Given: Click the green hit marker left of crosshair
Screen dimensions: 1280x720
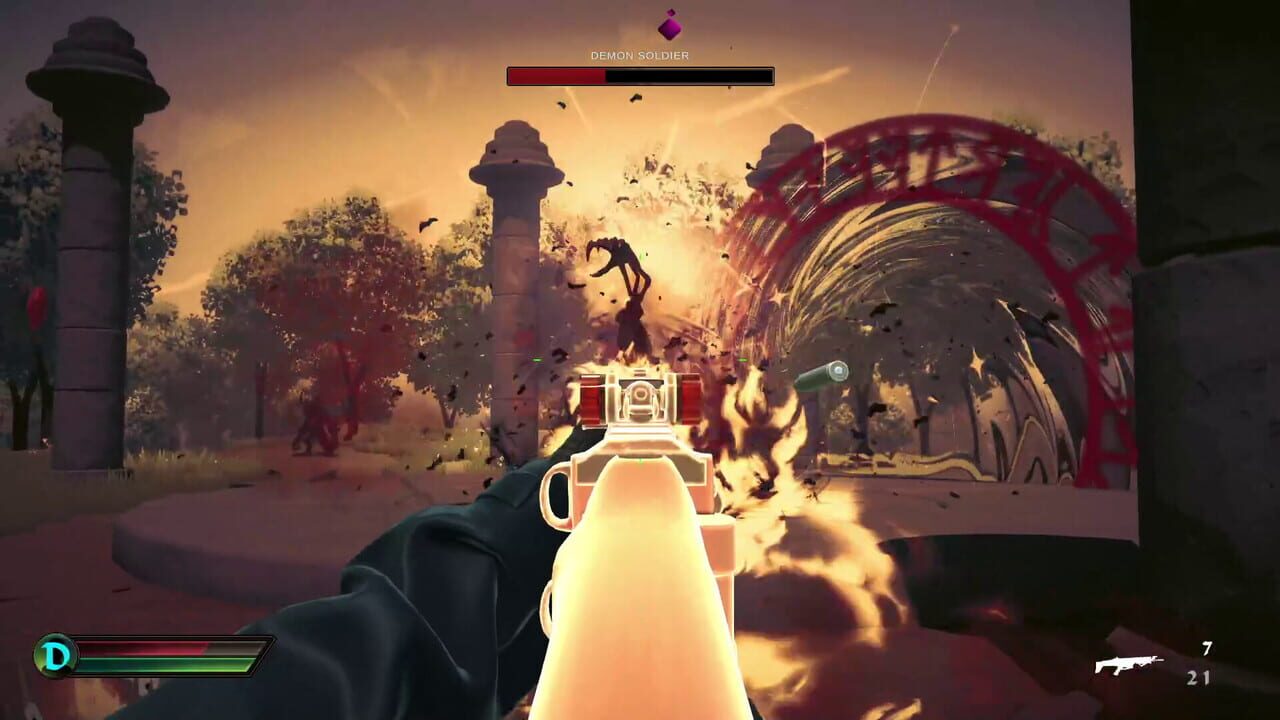Looking at the screenshot, I should pos(537,362).
